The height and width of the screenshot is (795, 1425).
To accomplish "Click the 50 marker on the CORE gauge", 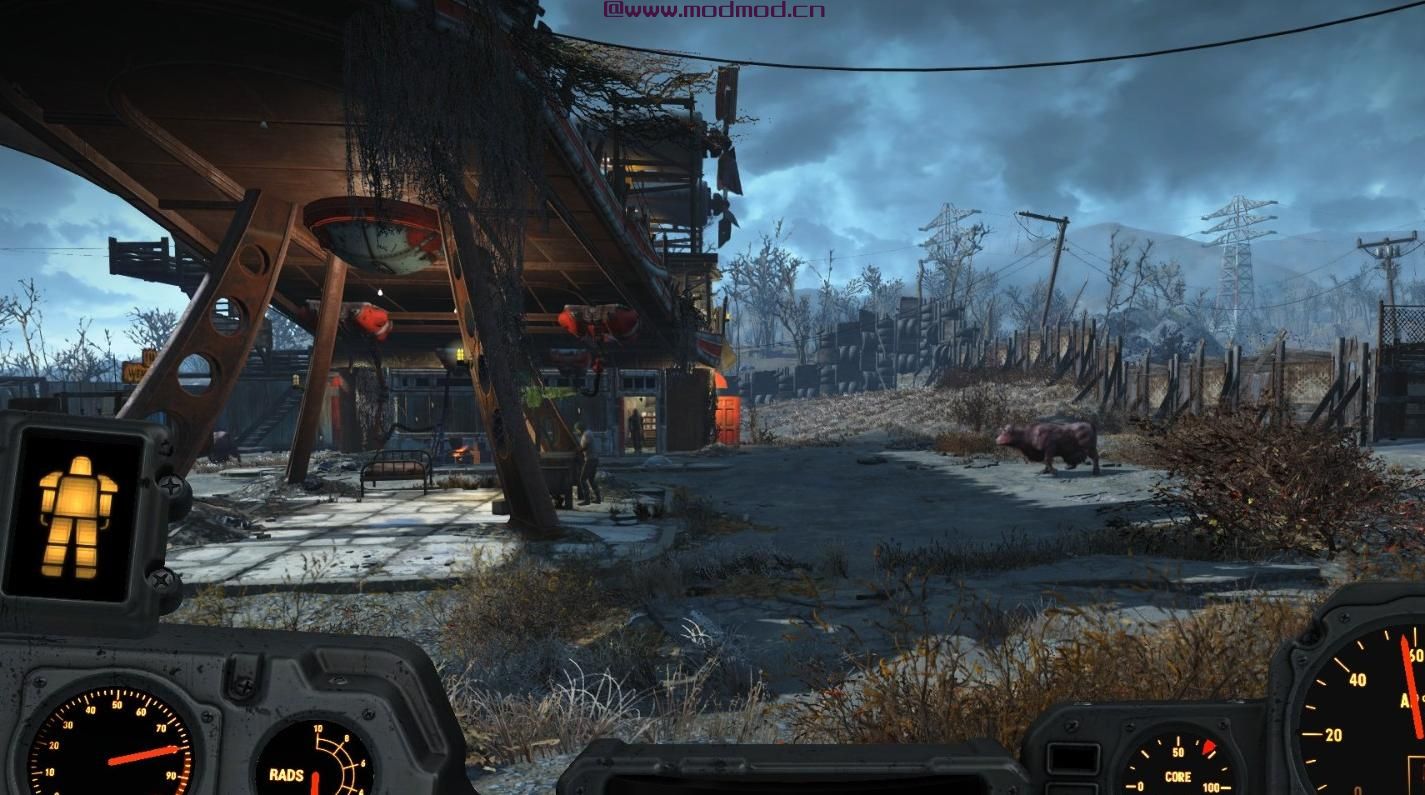I will tap(1178, 752).
